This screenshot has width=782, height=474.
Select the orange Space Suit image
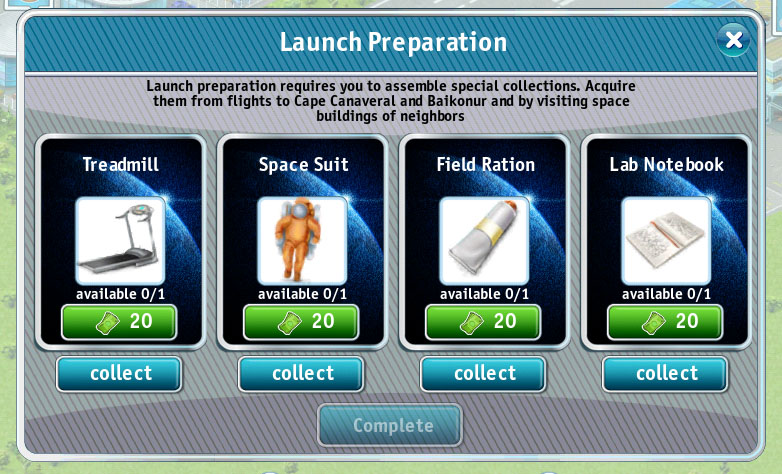tap(302, 240)
